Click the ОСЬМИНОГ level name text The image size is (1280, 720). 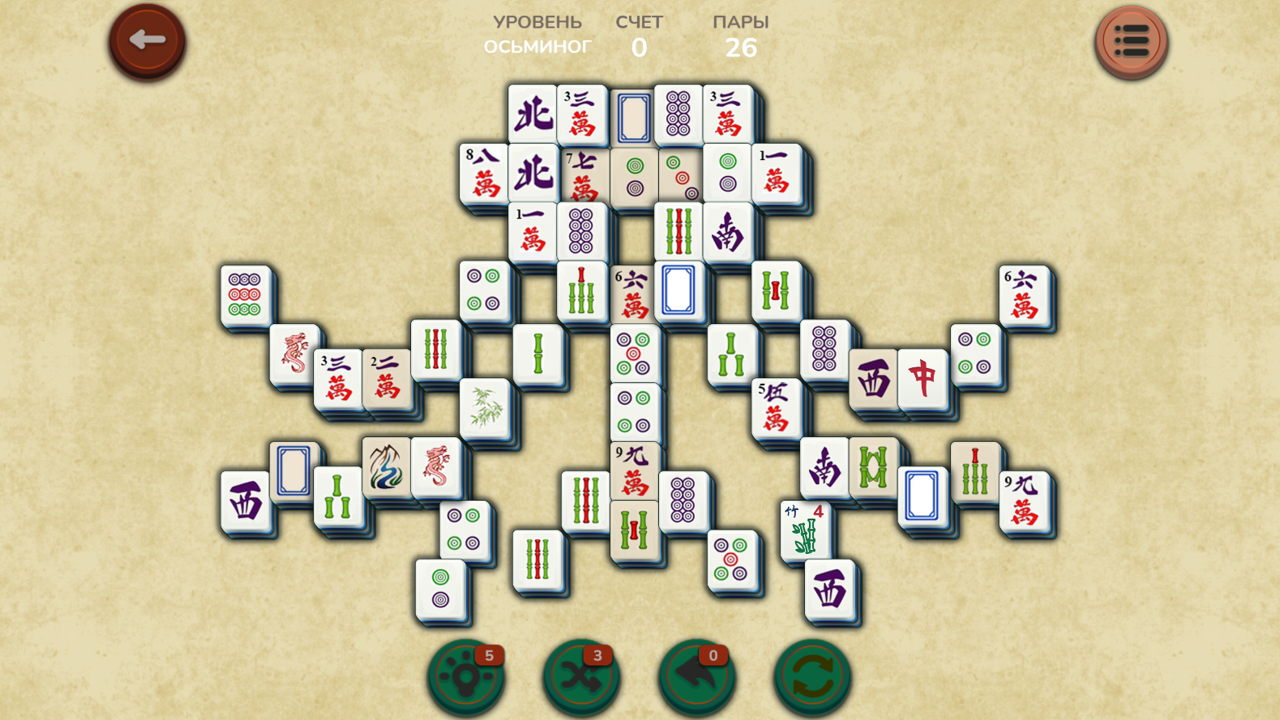[x=540, y=44]
